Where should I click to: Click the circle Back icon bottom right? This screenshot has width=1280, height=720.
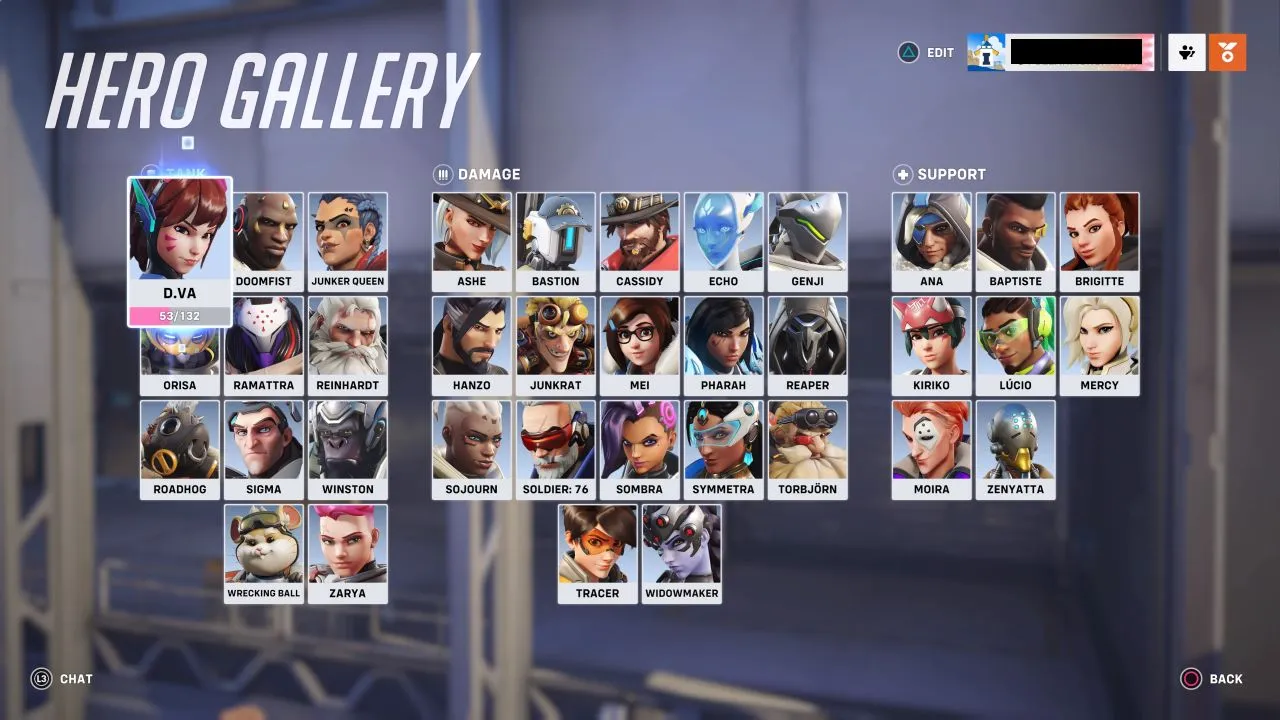pos(1189,679)
